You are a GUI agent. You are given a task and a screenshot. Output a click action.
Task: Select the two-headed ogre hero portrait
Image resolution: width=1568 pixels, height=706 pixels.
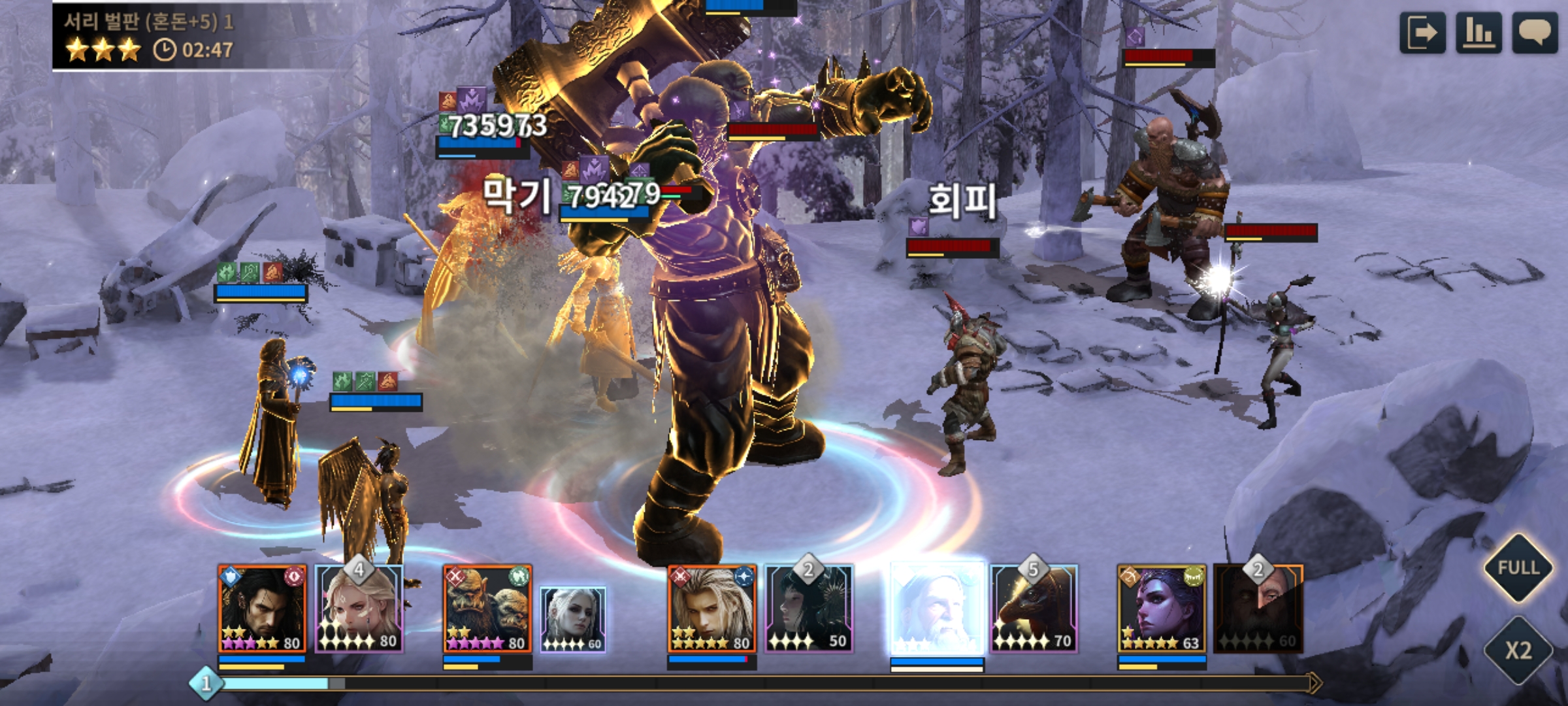click(x=487, y=609)
